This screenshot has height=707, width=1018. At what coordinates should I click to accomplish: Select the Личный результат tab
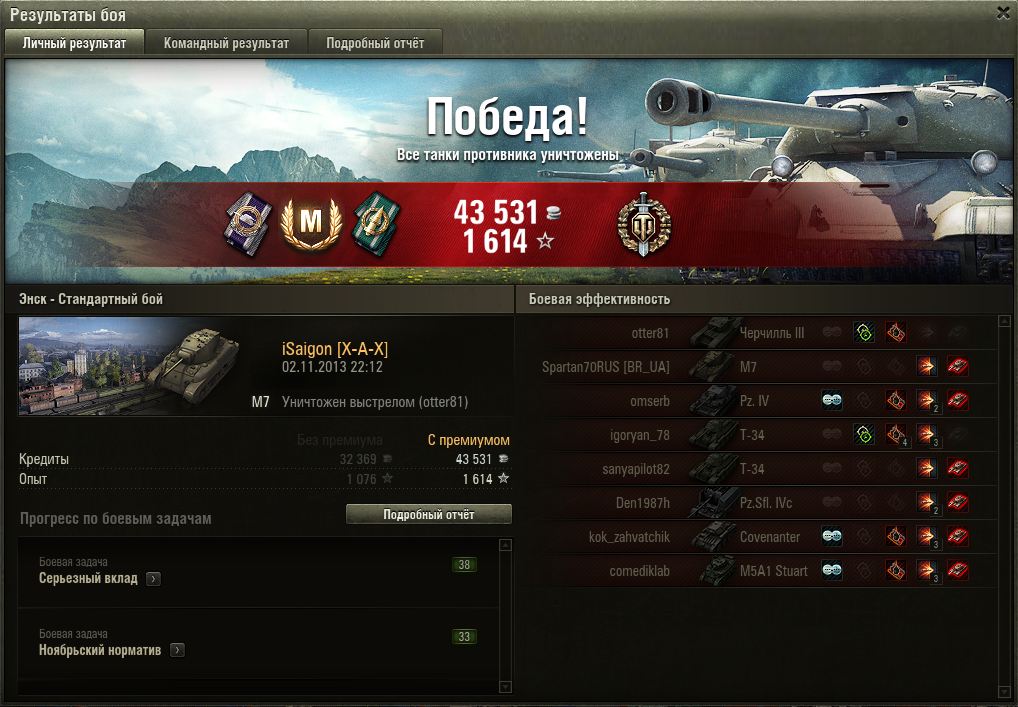click(x=75, y=43)
